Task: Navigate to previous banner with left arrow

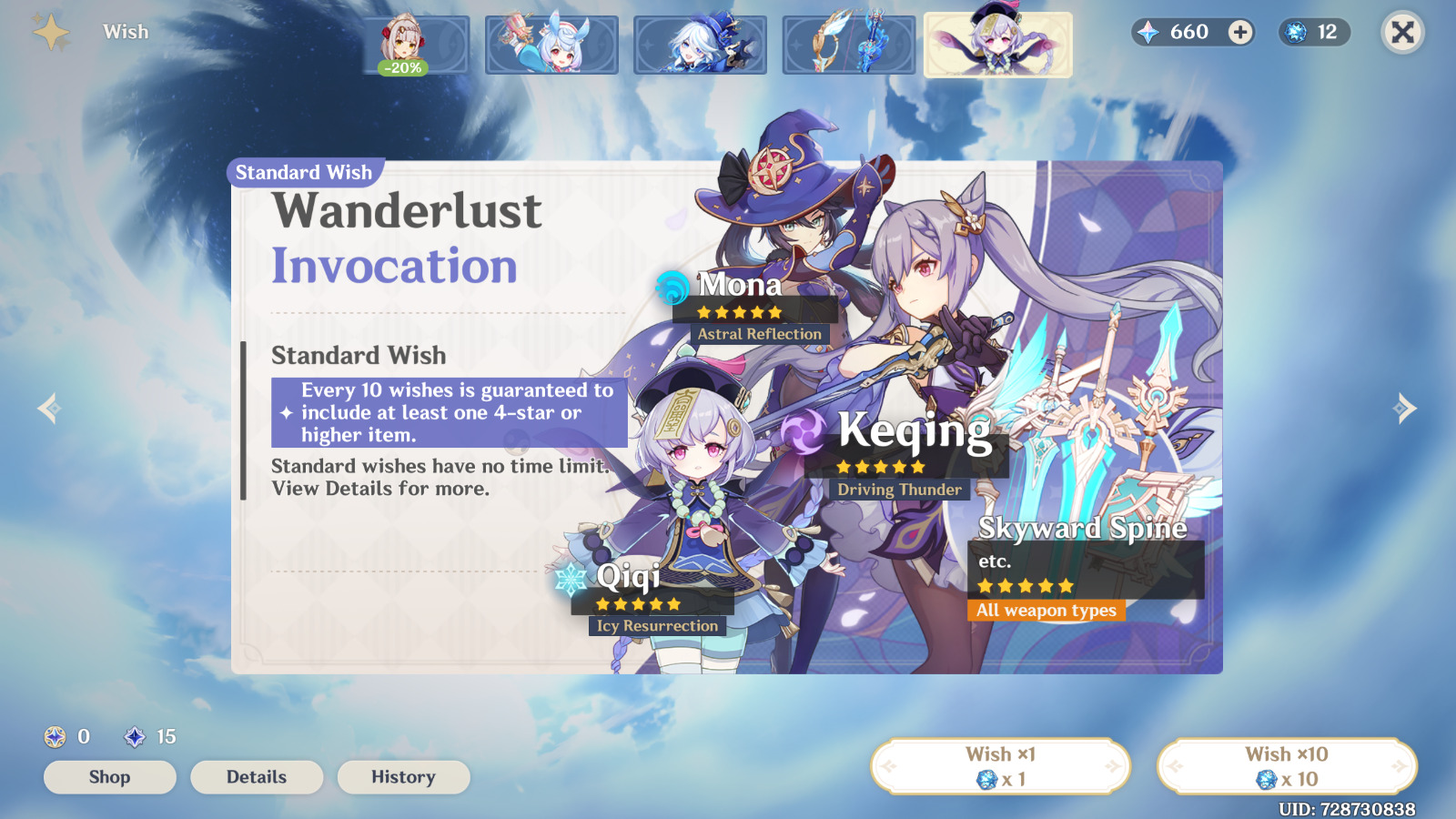Action: tap(48, 409)
